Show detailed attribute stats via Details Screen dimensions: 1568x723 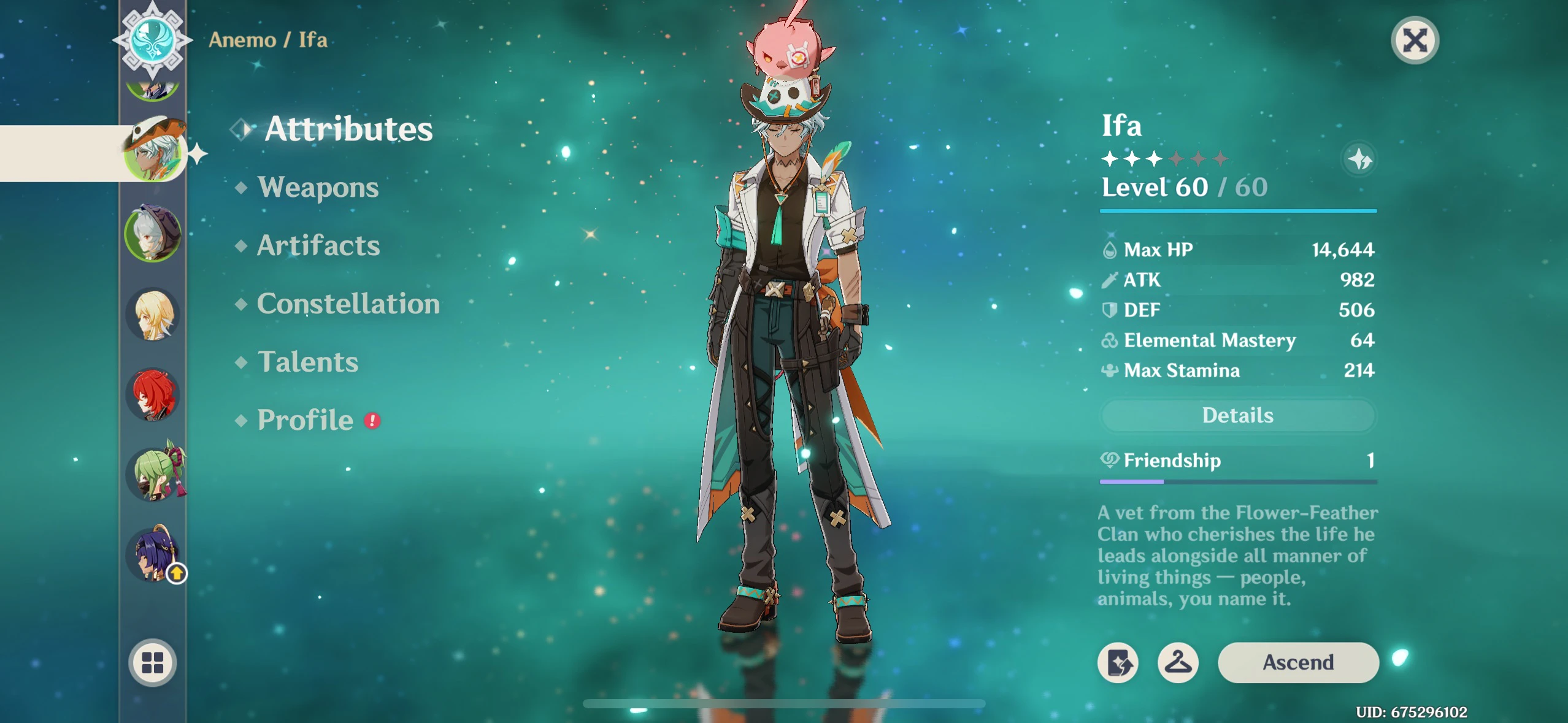tap(1237, 416)
